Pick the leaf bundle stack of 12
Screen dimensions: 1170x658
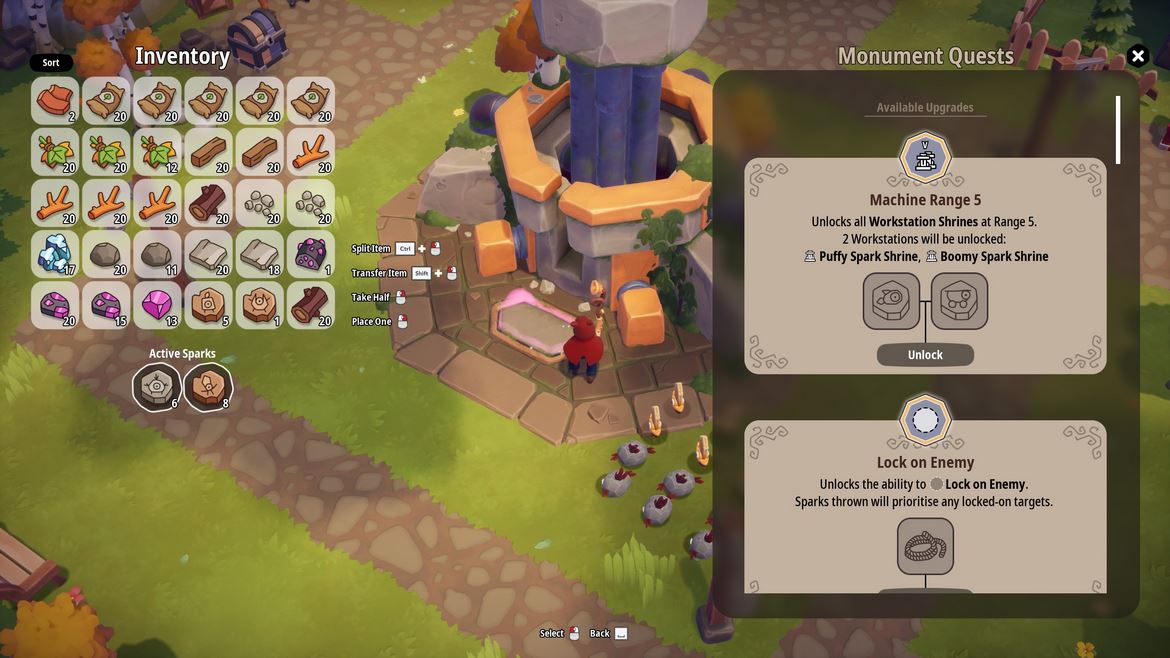click(157, 152)
